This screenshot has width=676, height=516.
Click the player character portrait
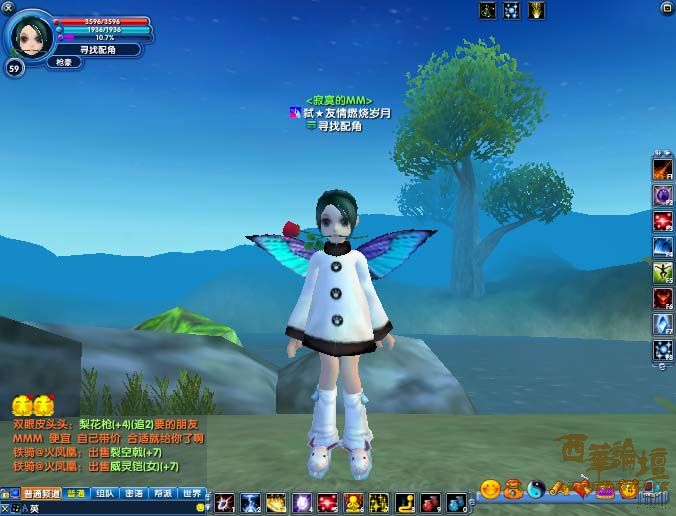coord(28,34)
